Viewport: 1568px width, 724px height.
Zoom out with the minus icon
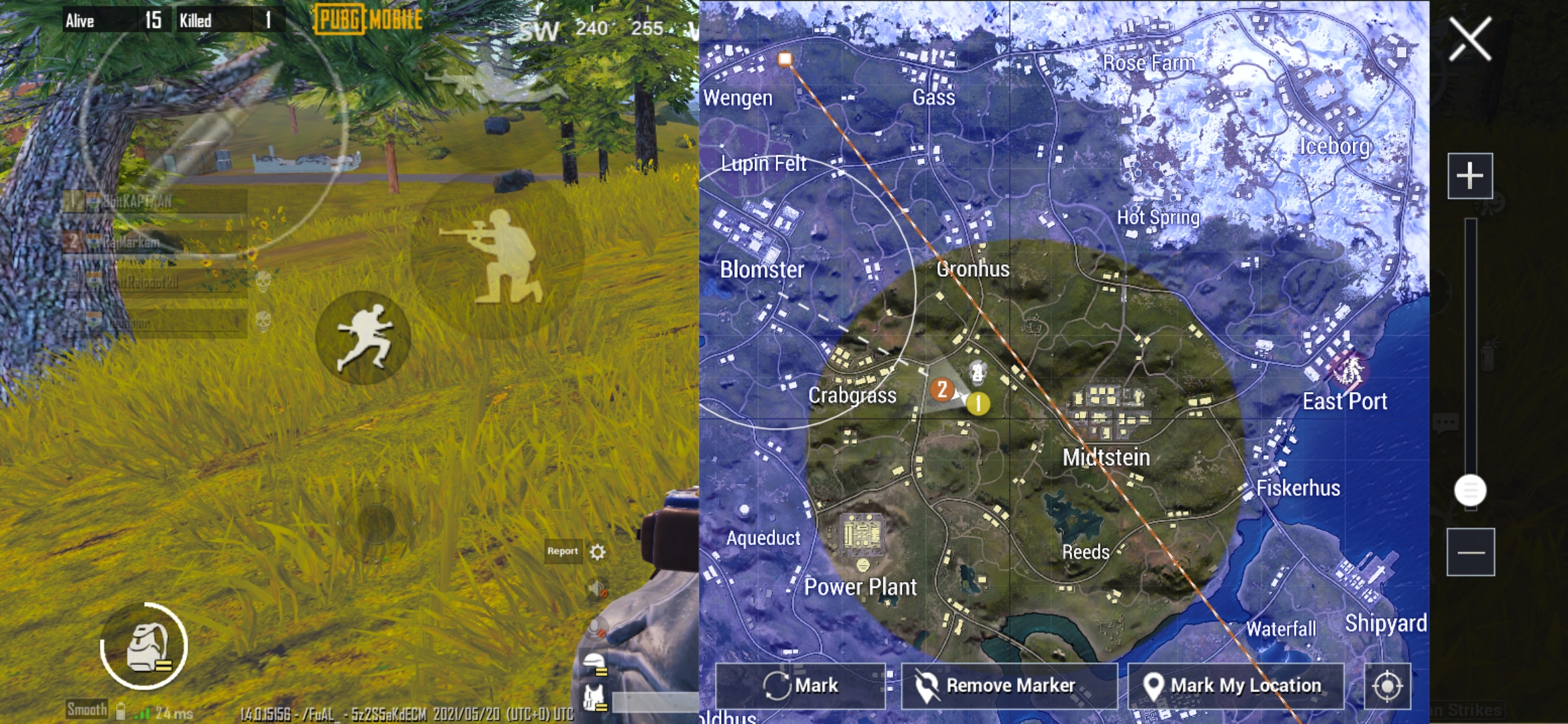coord(1471,551)
